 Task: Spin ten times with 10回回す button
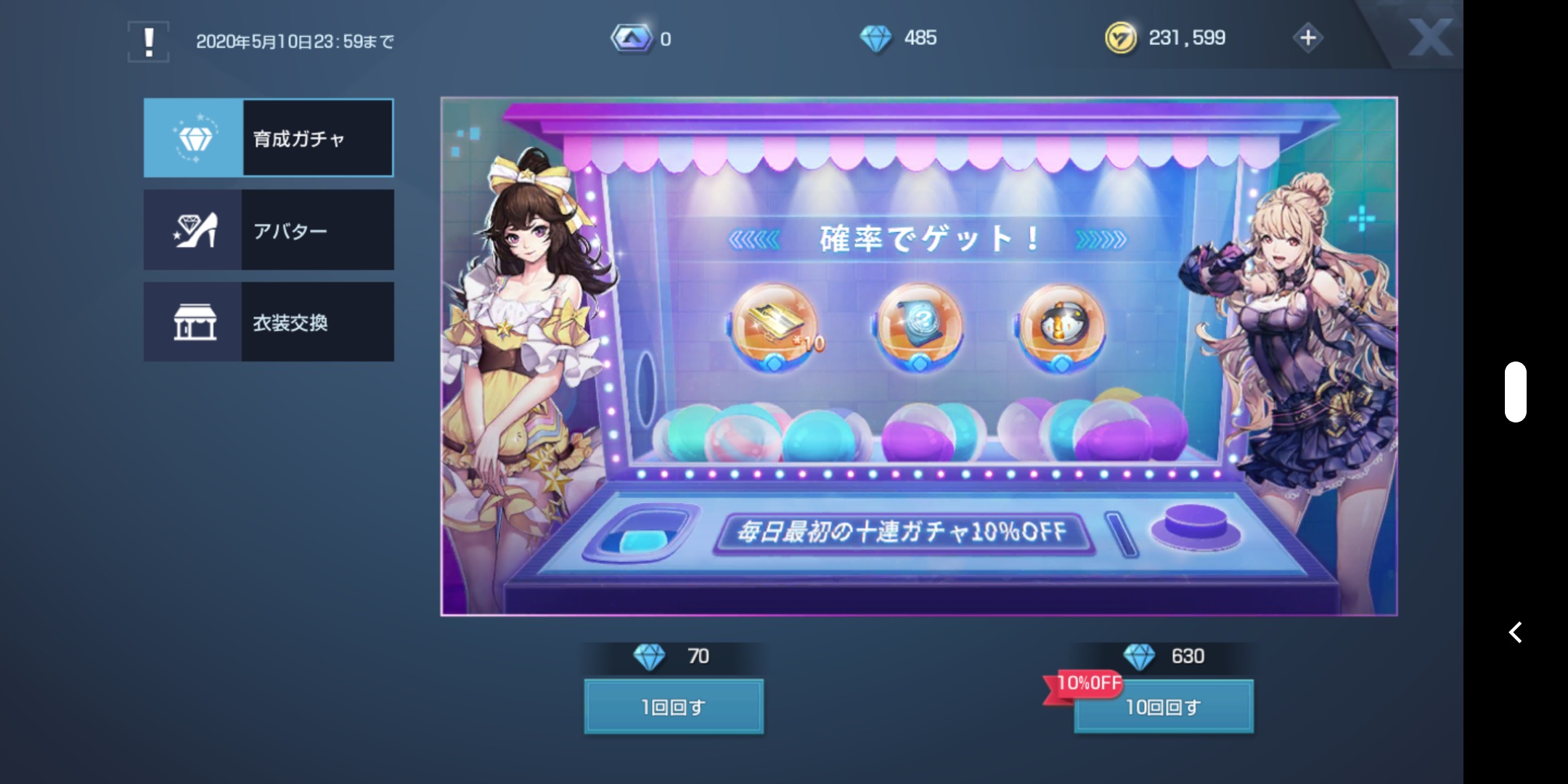point(1164,706)
